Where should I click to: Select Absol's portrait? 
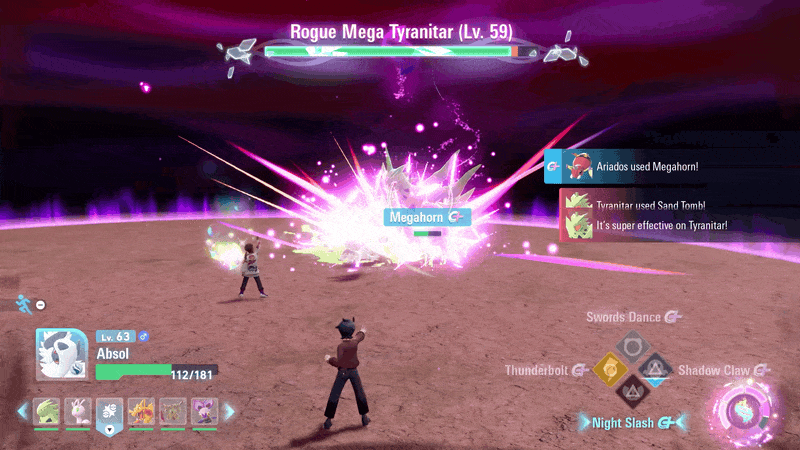click(59, 356)
